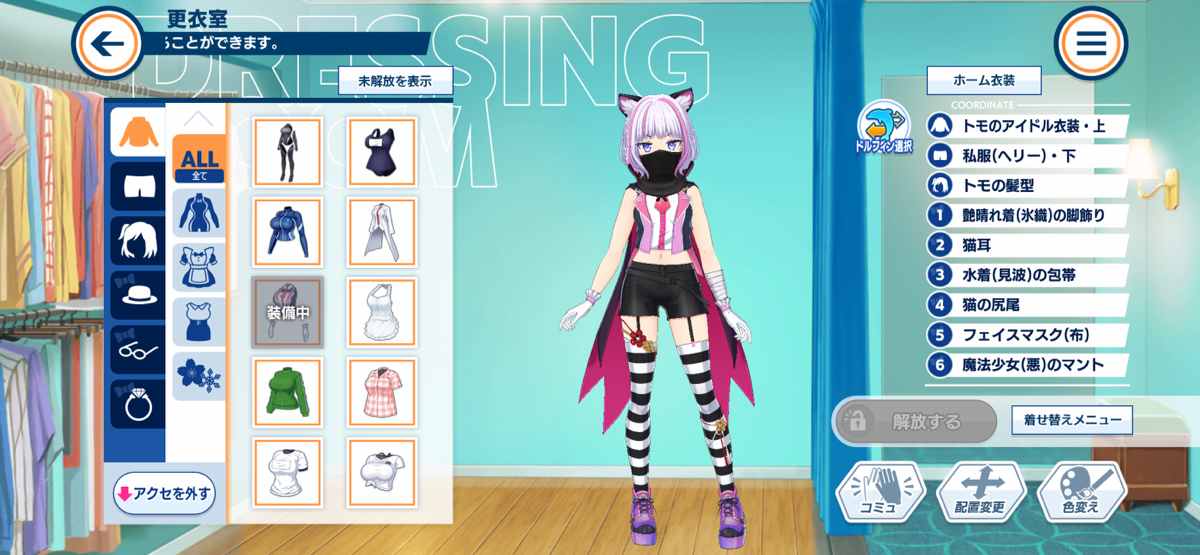Activate the コミュ button
The width and height of the screenshot is (1200, 555).
[x=881, y=491]
